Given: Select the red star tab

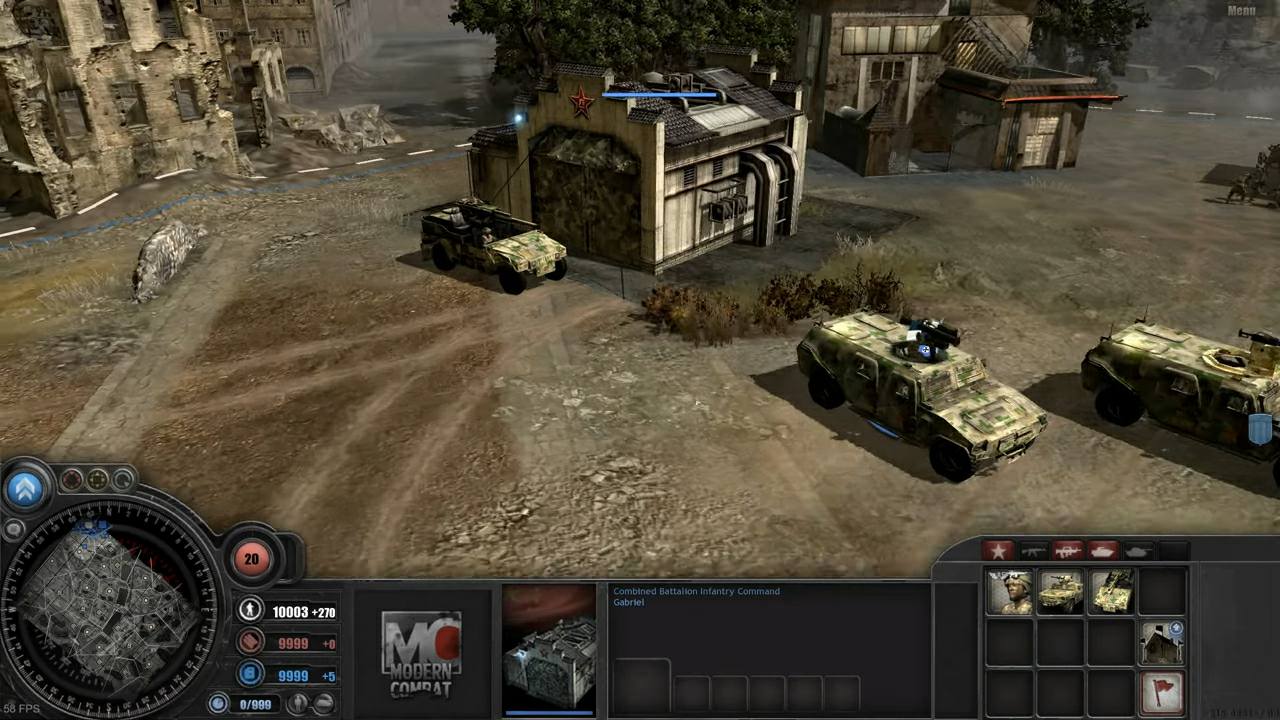Looking at the screenshot, I should [997, 550].
